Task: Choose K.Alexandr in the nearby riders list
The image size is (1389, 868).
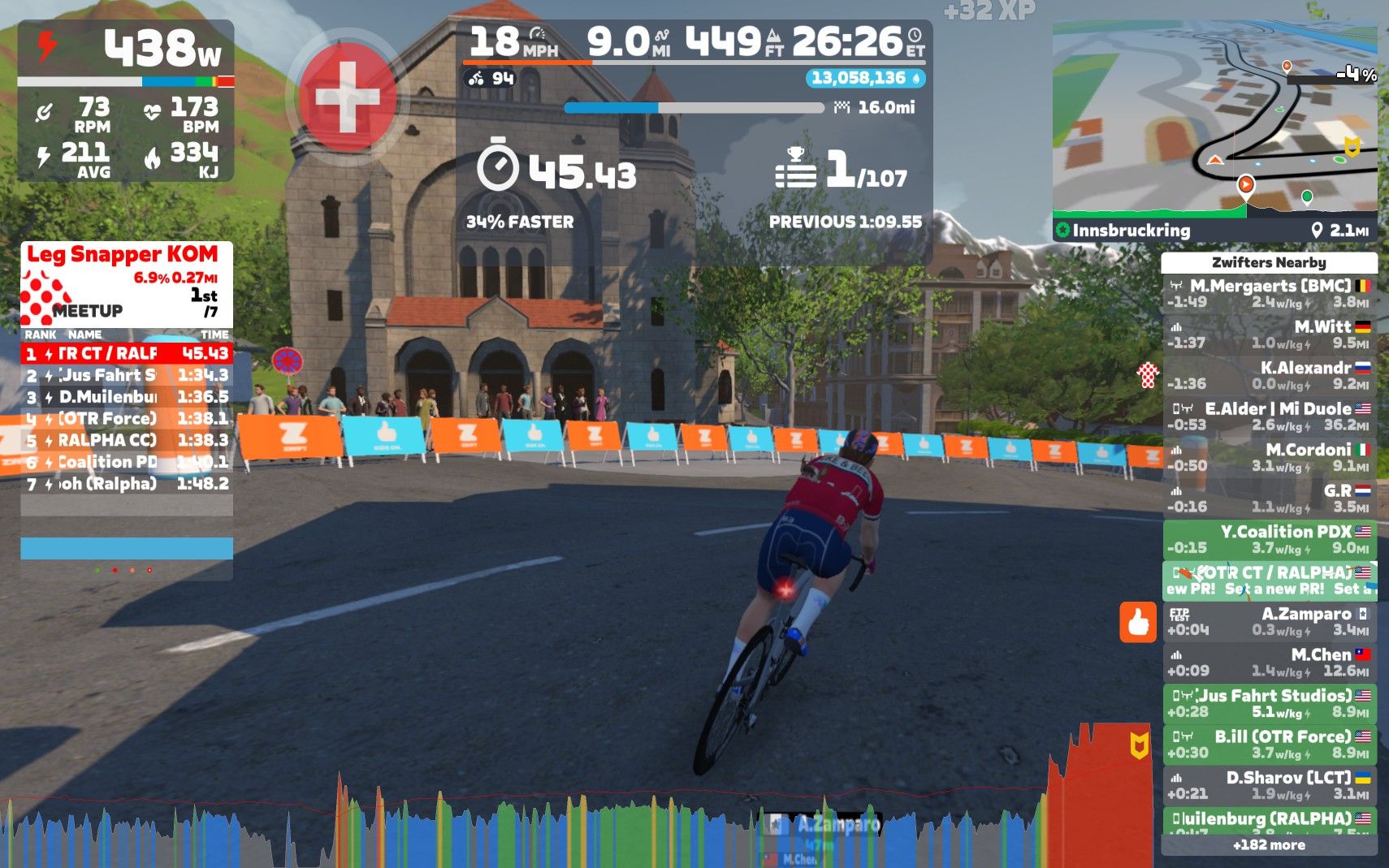Action: (1269, 375)
